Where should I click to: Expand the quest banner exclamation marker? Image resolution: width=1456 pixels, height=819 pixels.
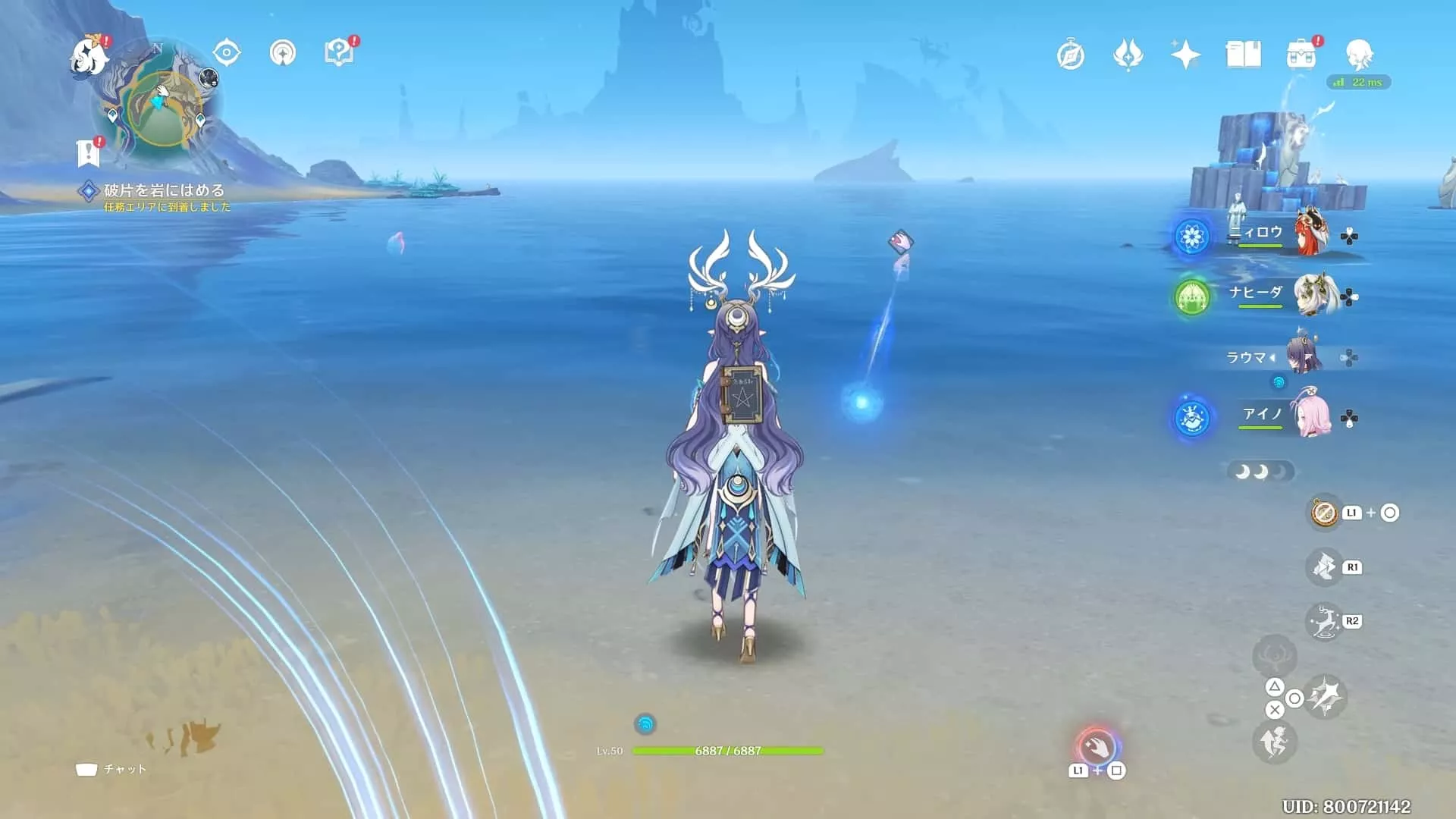(89, 152)
